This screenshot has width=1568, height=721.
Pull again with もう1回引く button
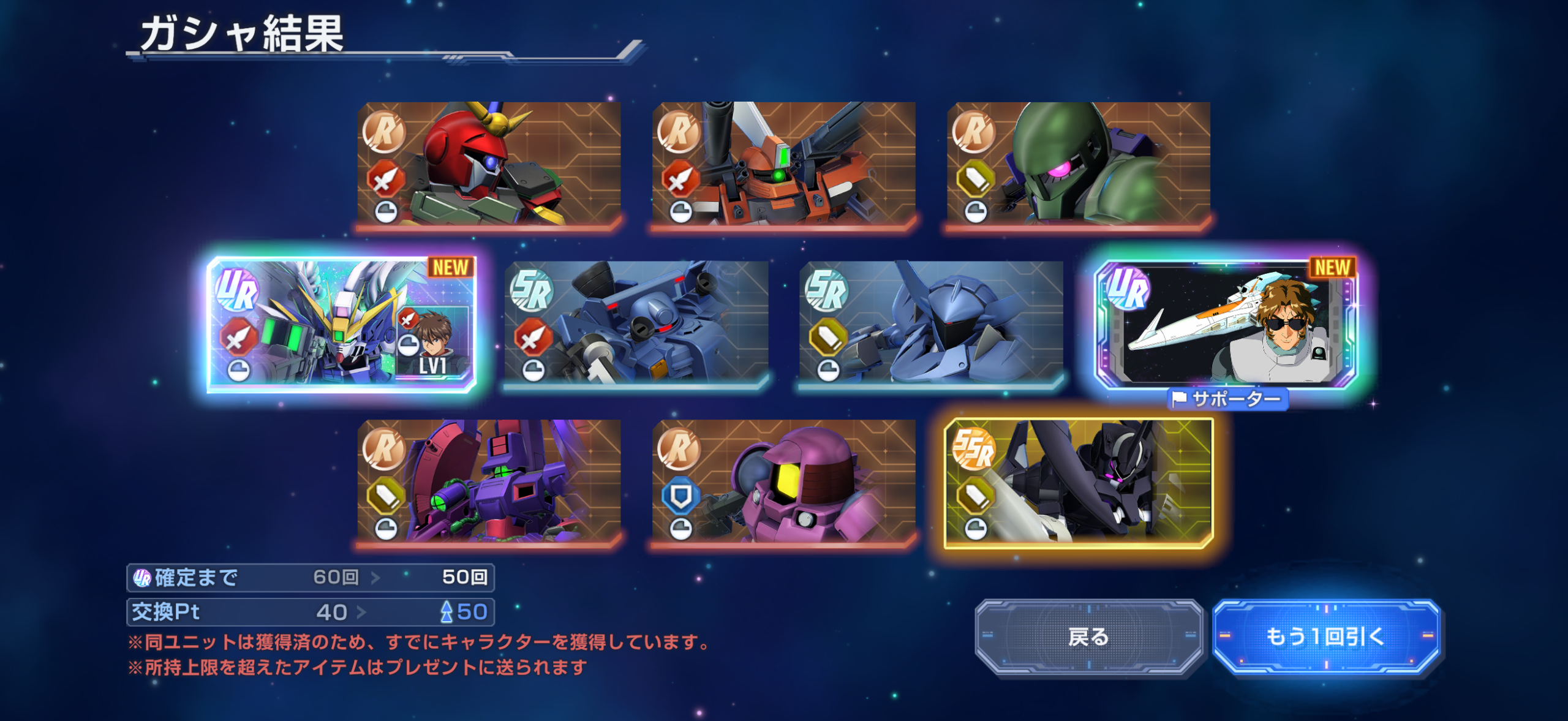(1325, 637)
